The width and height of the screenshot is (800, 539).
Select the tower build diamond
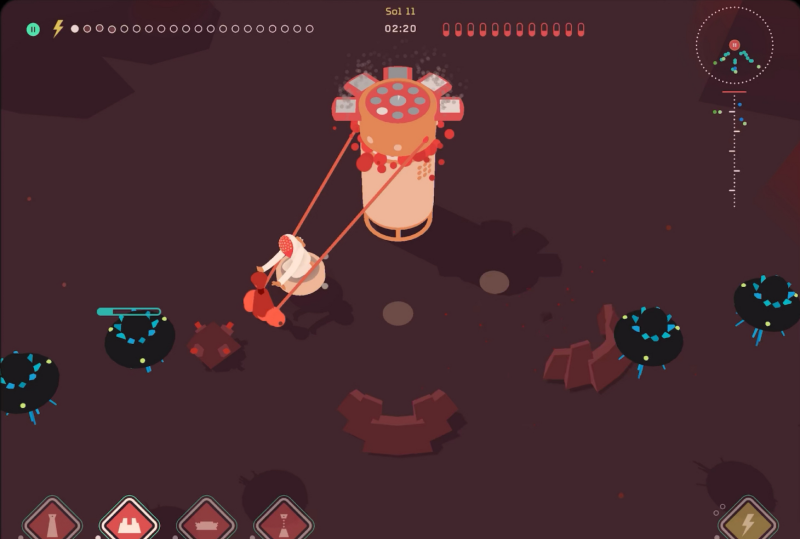point(52,522)
